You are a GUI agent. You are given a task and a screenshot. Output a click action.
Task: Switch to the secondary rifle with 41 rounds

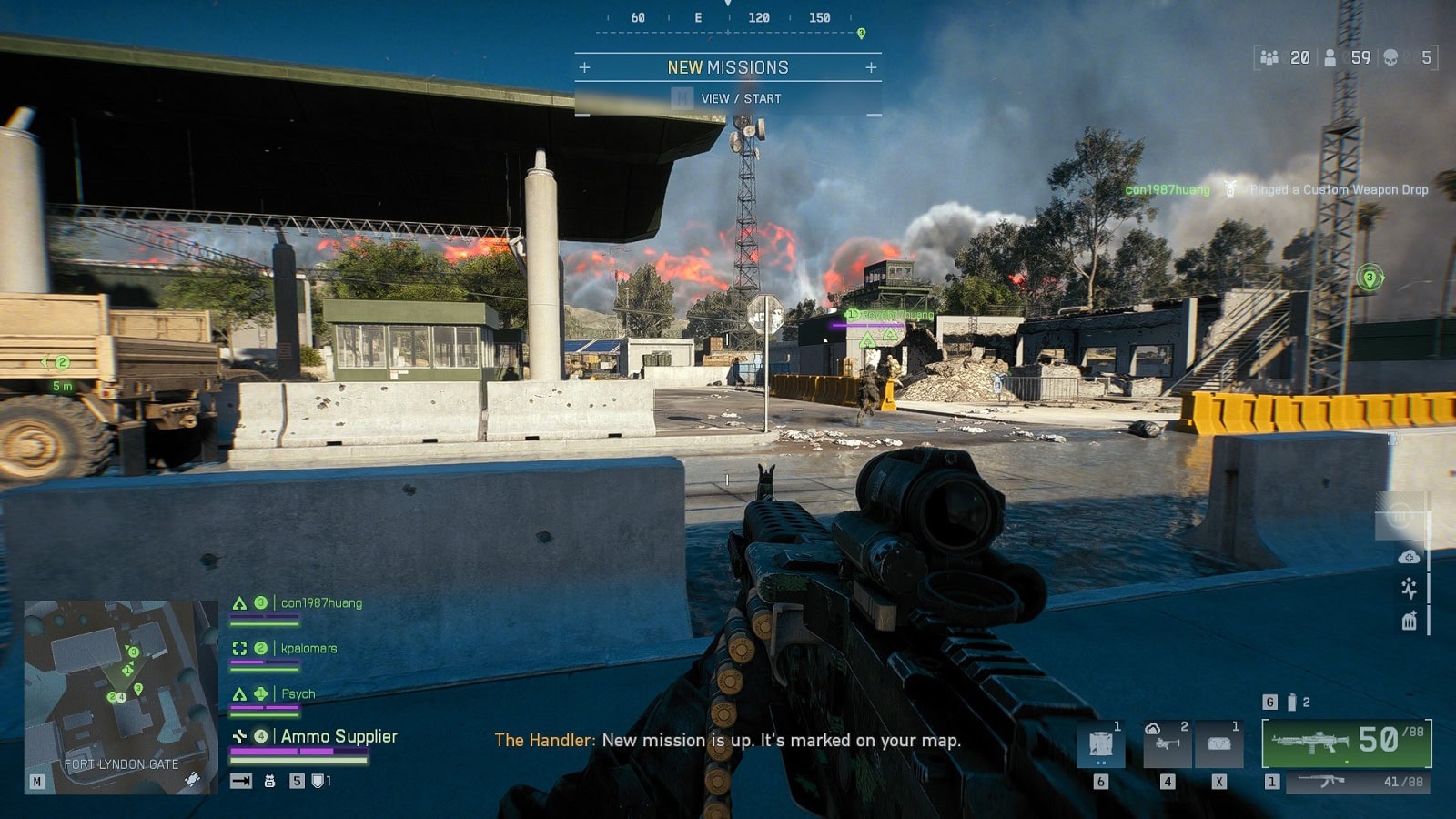tap(1358, 782)
